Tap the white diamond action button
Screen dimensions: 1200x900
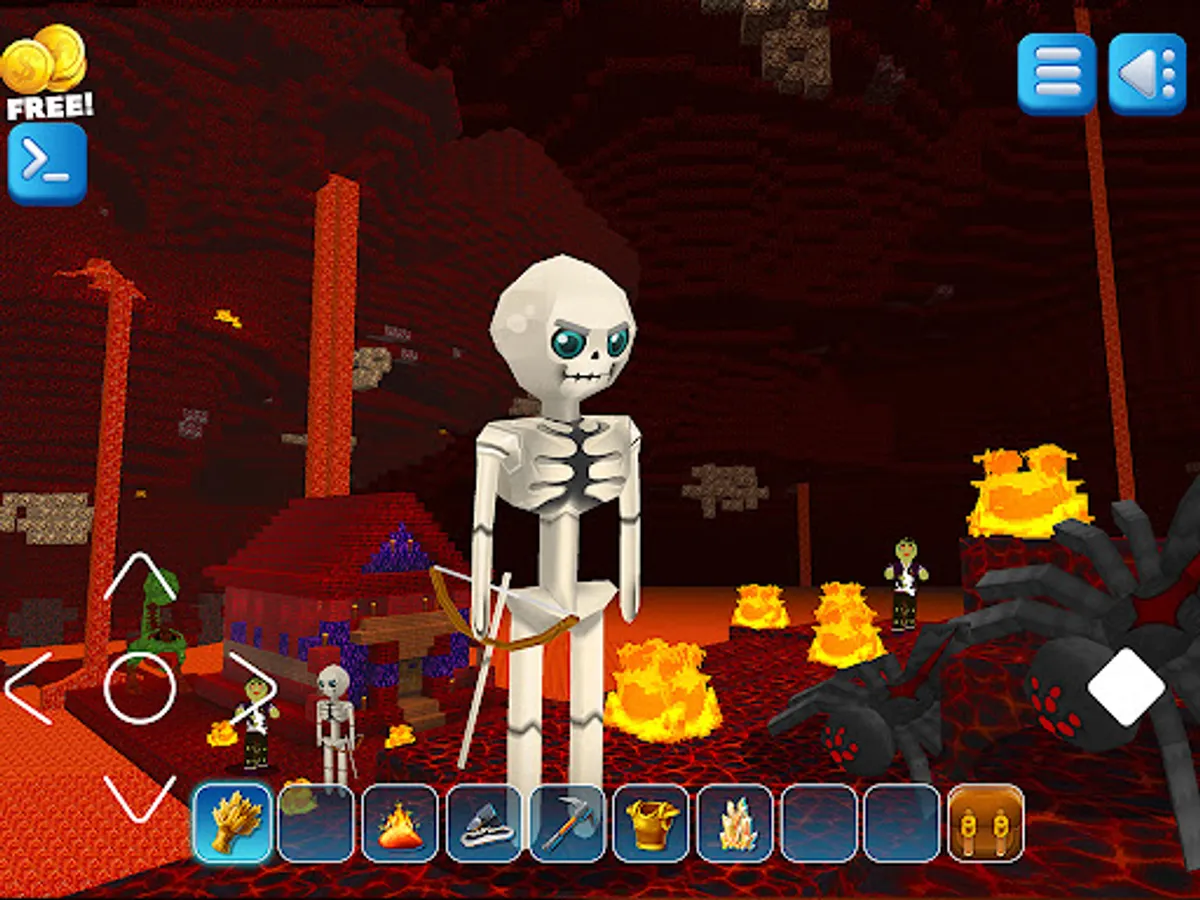[1126, 687]
